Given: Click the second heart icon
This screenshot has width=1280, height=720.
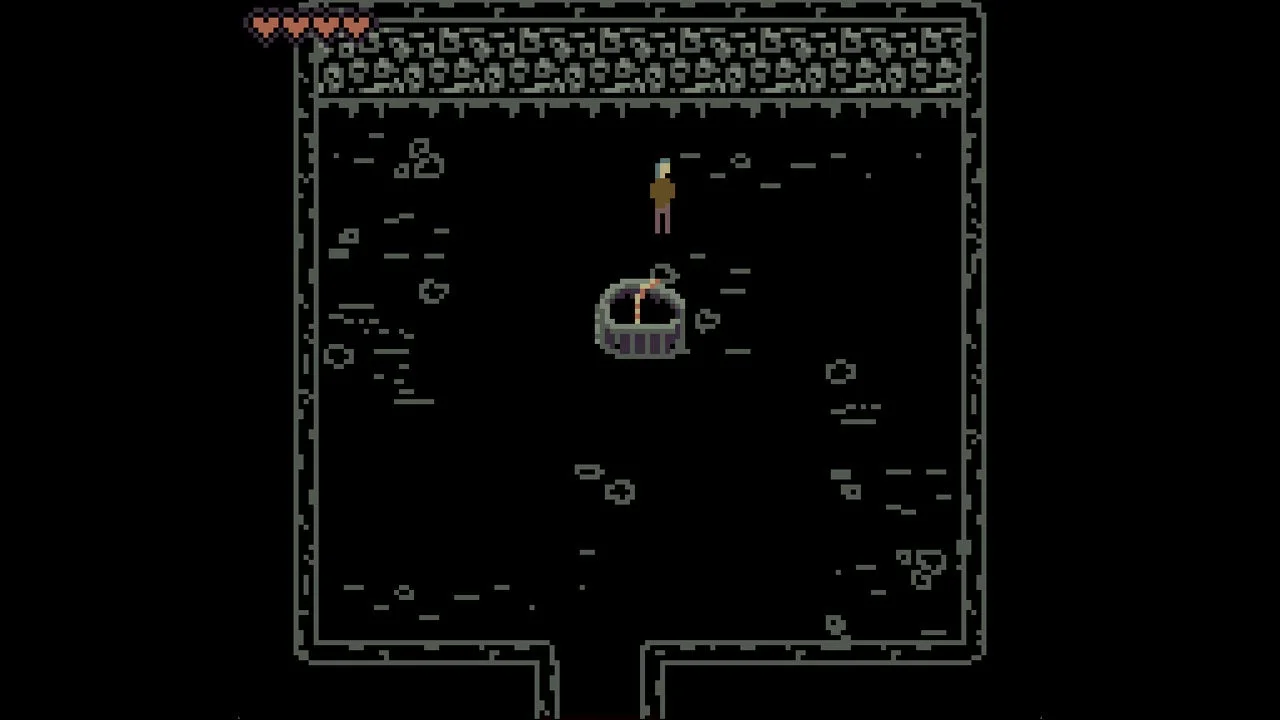Looking at the screenshot, I should [294, 27].
